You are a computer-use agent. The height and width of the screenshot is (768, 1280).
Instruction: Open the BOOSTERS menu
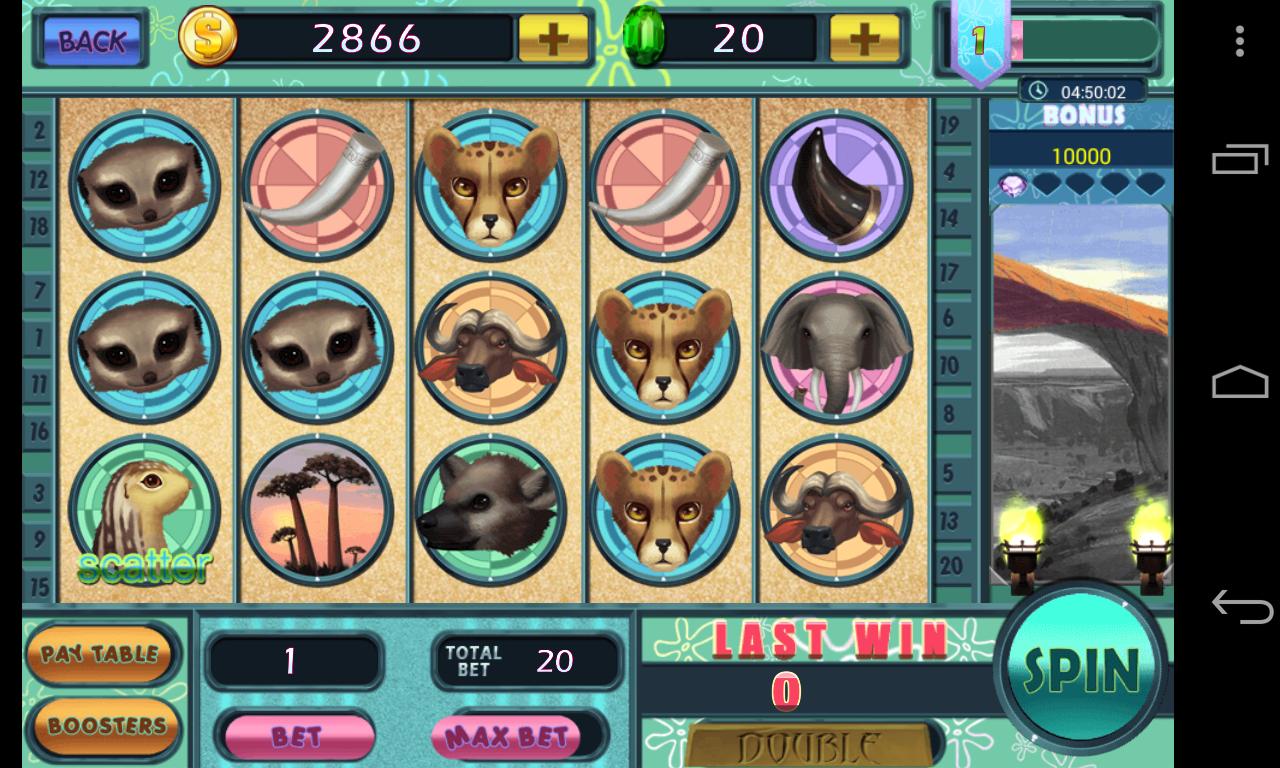click(102, 726)
